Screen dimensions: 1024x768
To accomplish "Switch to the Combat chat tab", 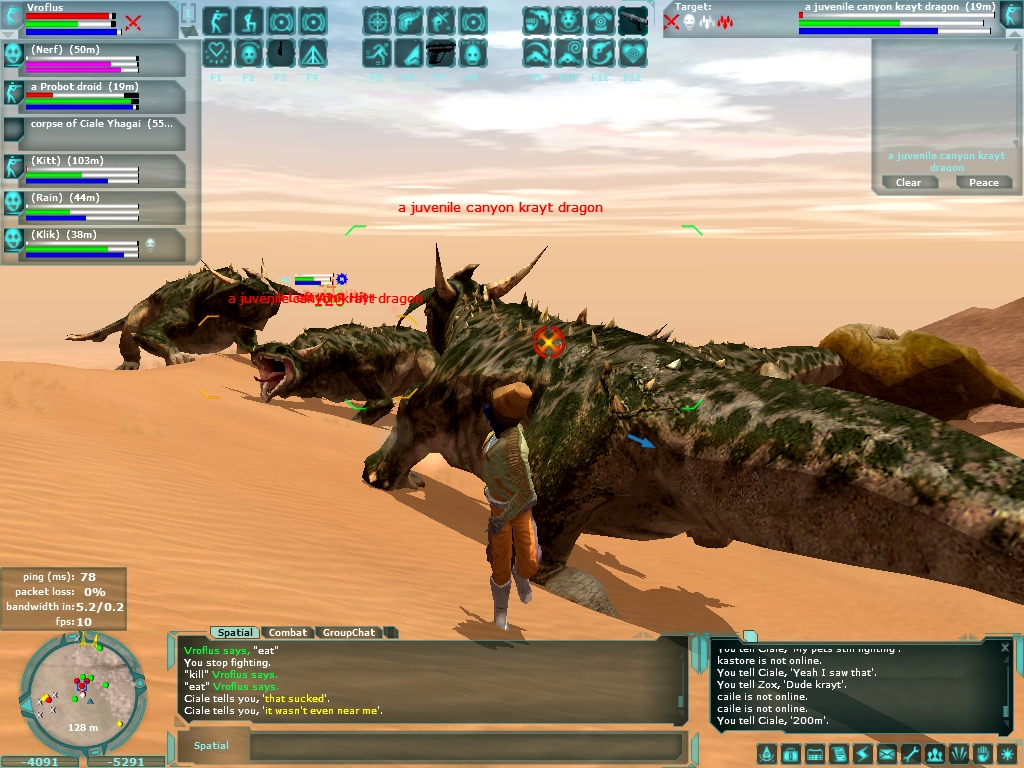I will tap(288, 632).
